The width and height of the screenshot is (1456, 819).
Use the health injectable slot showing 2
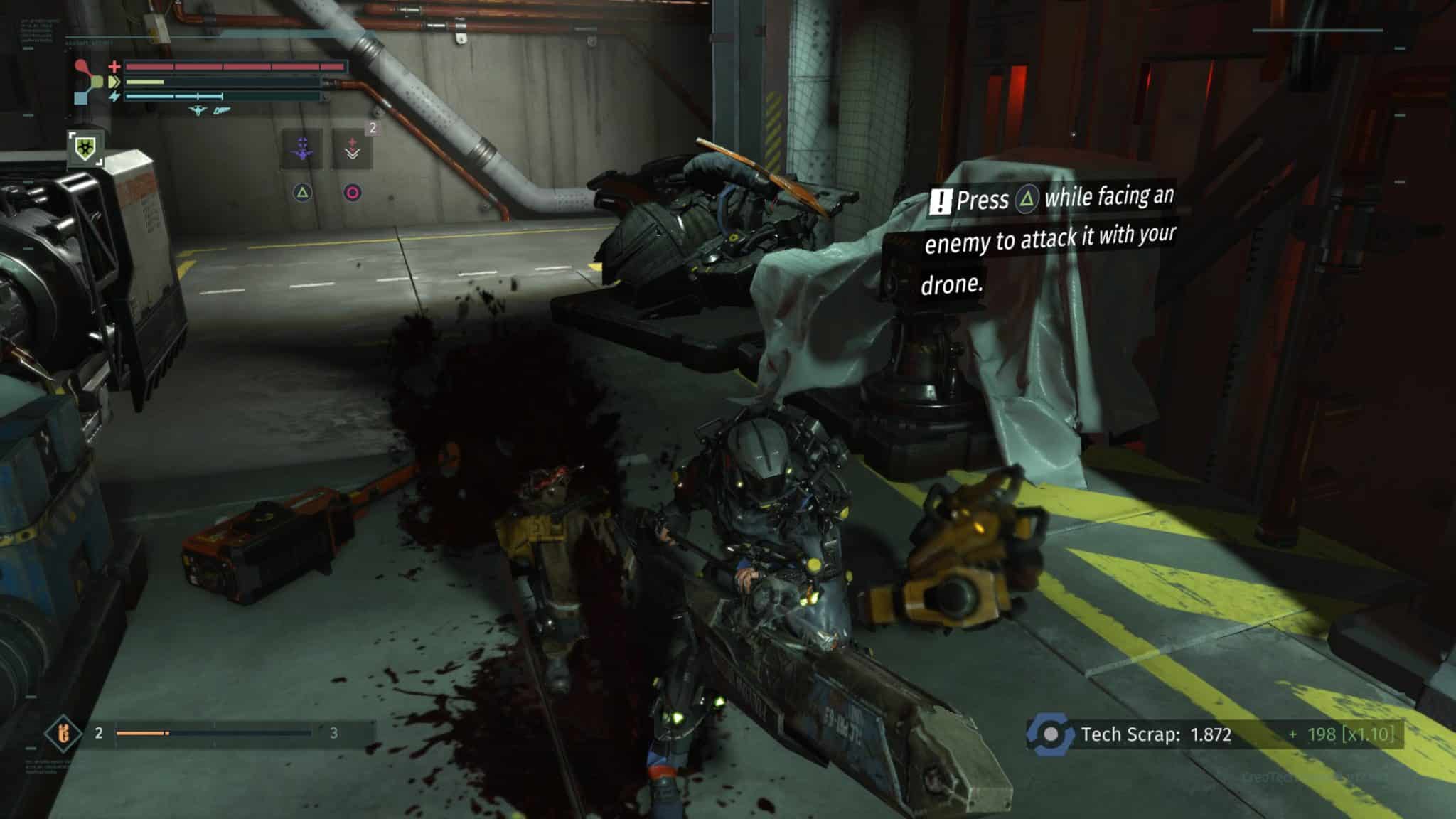(x=353, y=149)
